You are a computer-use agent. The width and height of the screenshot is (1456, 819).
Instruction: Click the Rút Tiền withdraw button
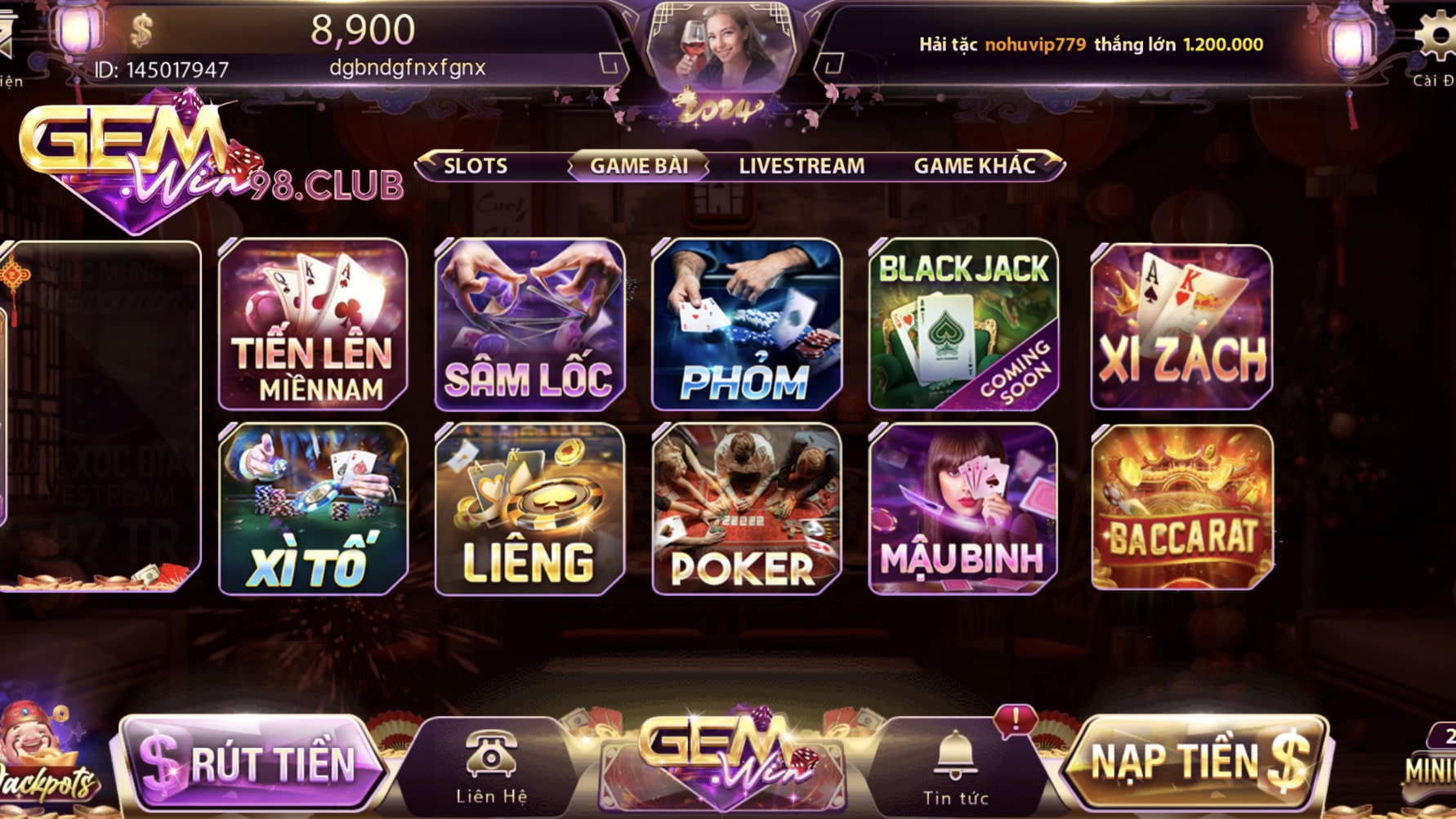pyautogui.click(x=253, y=763)
